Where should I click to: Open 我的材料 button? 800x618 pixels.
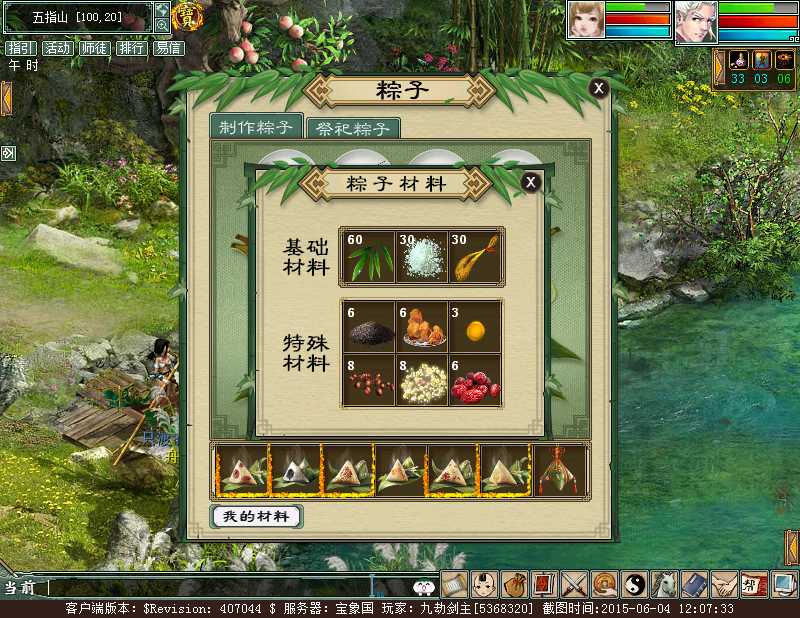click(x=256, y=516)
